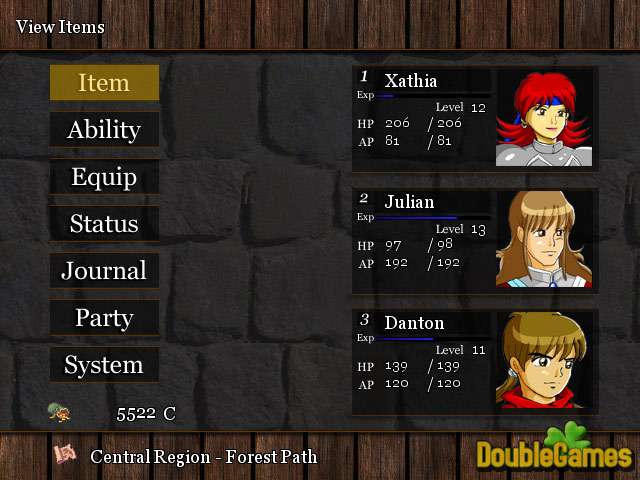The image size is (640, 480).
Task: Open the Item menu
Action: pos(104,82)
